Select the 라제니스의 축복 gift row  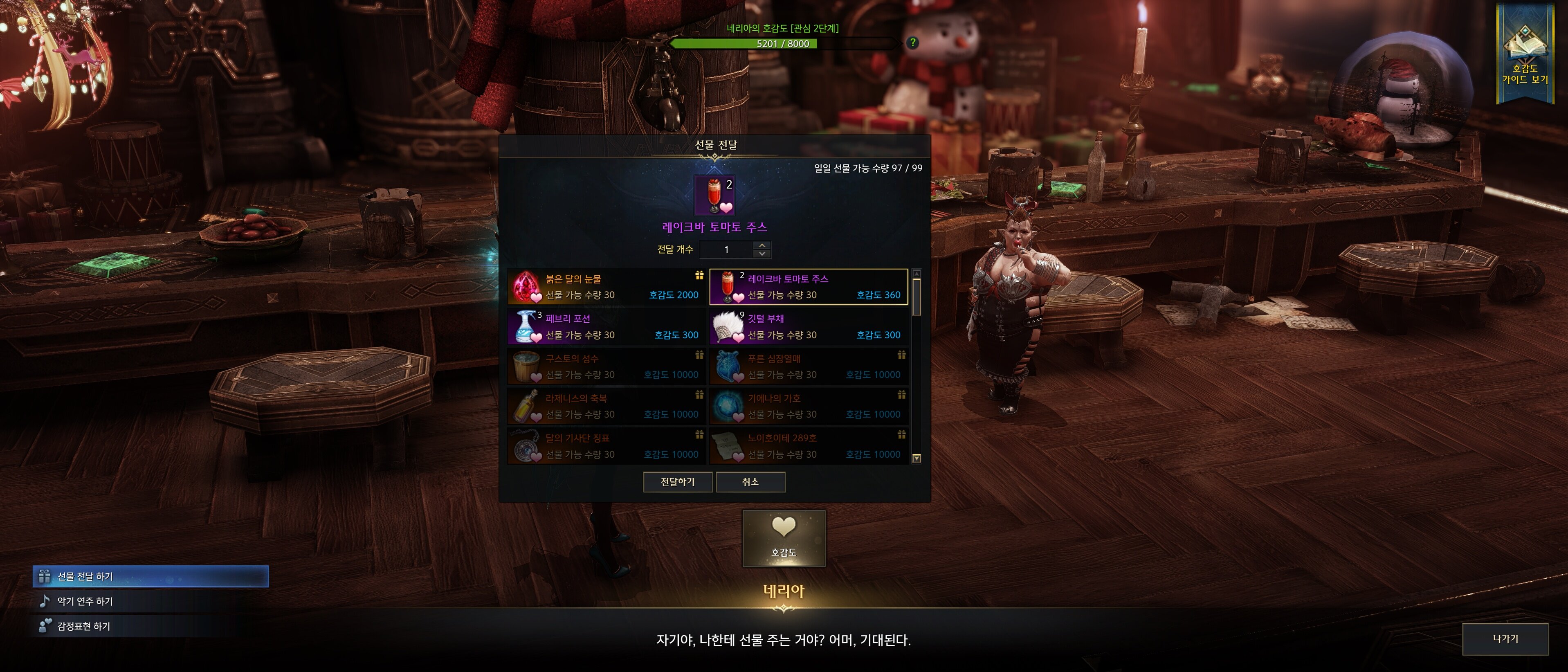(x=606, y=407)
